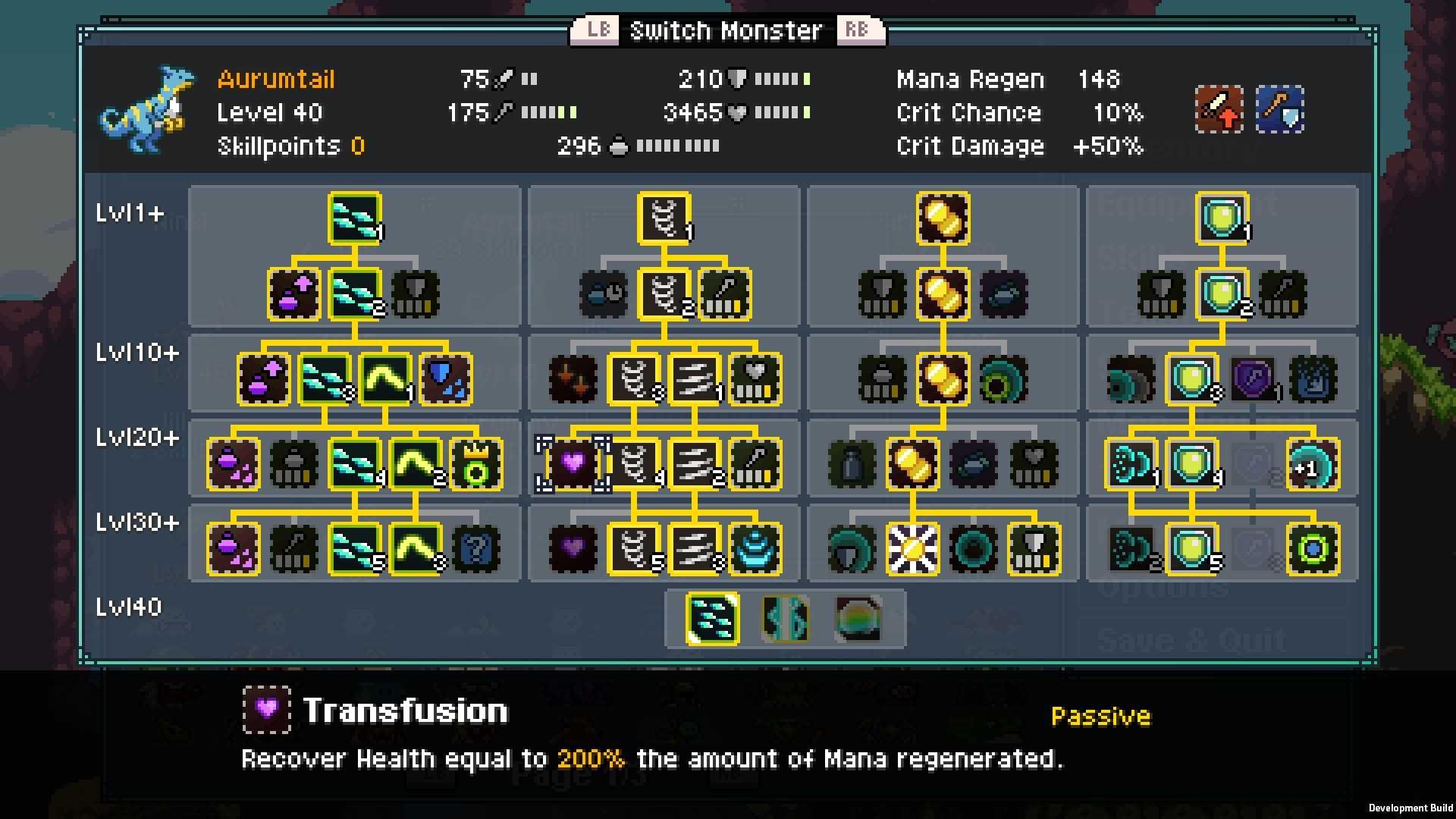1456x819 pixels.
Task: Open the sword-with-arrow equipment slot
Action: tap(1219, 110)
